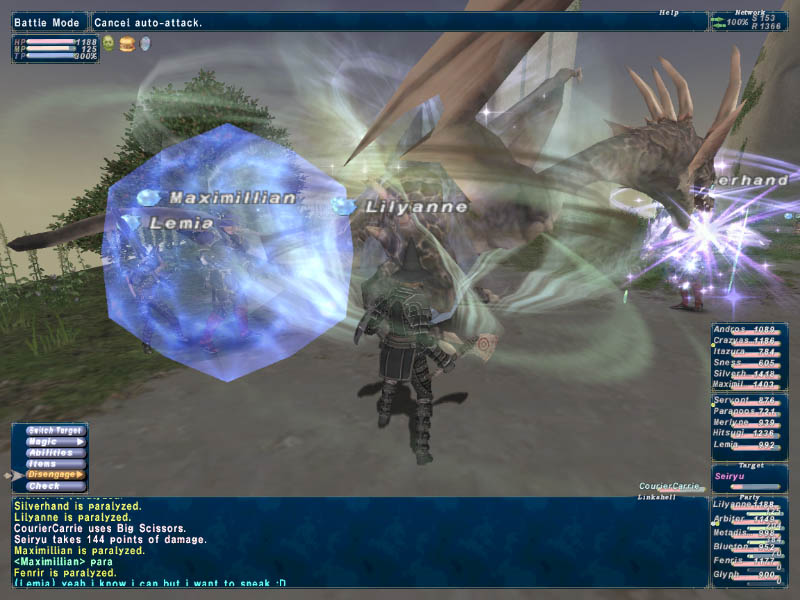Viewport: 800px width, 600px height.
Task: Select the grey oval status effect icon
Action: pyautogui.click(x=144, y=44)
